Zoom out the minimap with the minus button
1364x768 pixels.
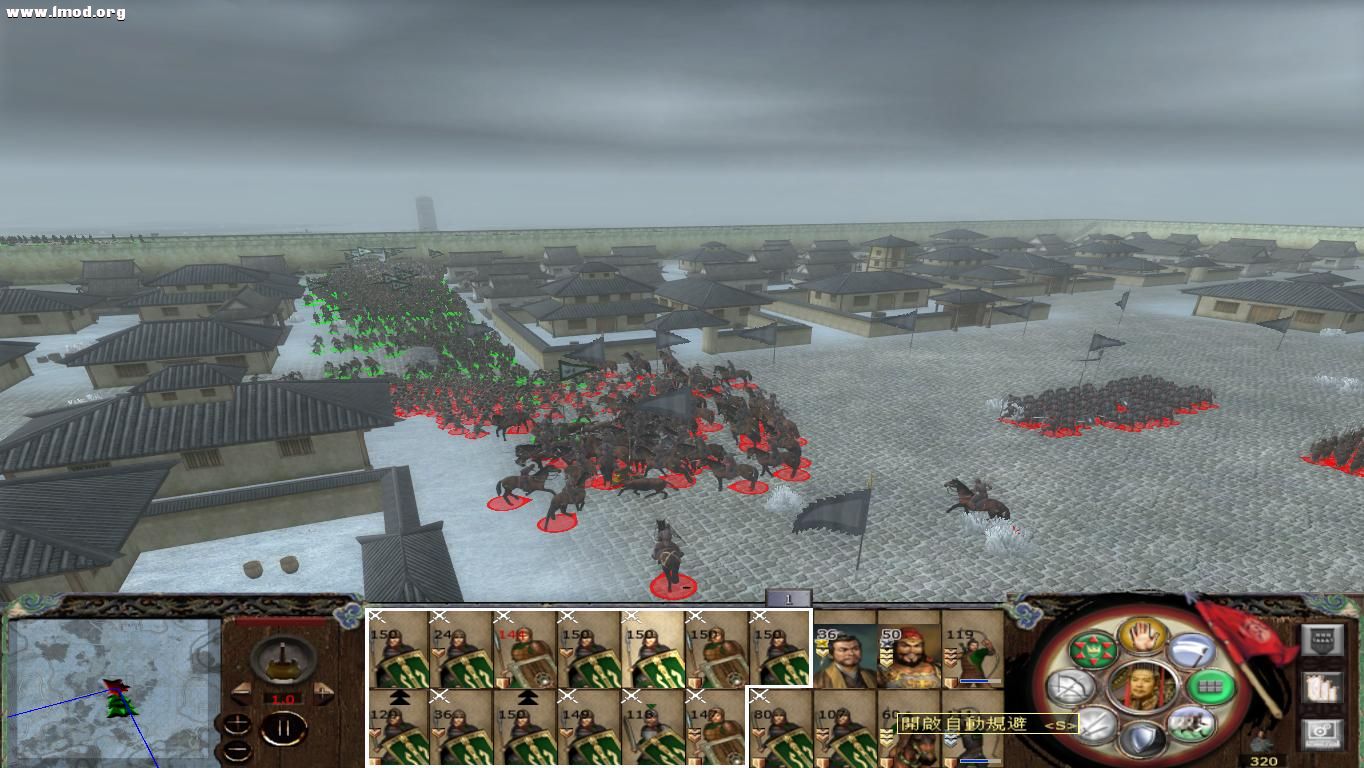(x=236, y=748)
